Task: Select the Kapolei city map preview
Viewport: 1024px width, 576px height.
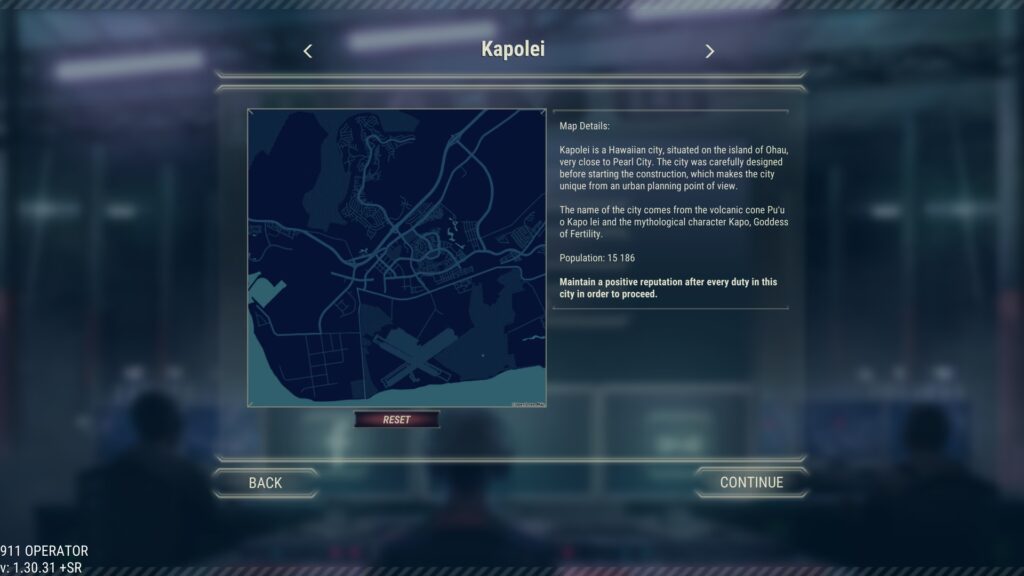Action: [397, 258]
